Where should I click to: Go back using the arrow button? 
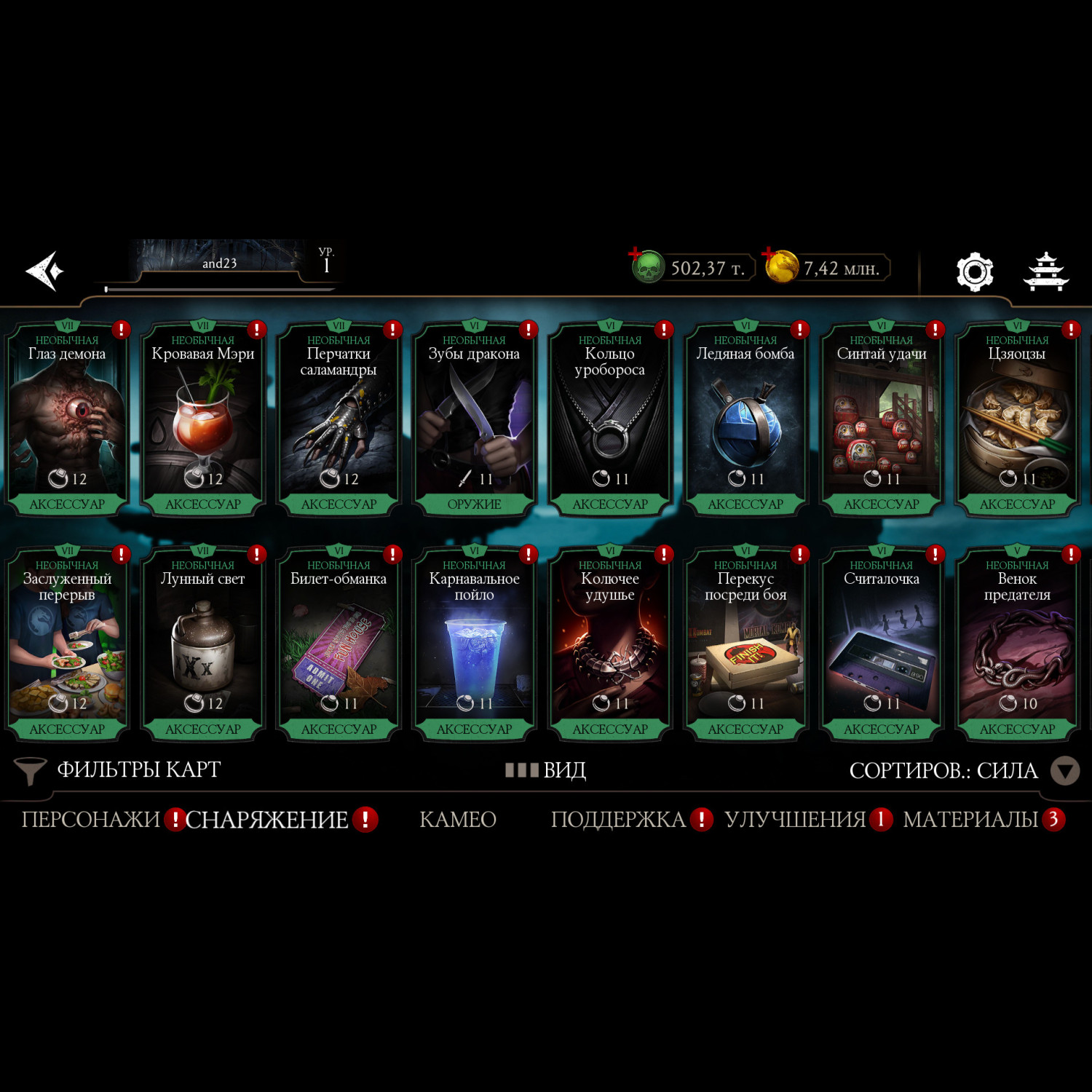click(x=45, y=271)
